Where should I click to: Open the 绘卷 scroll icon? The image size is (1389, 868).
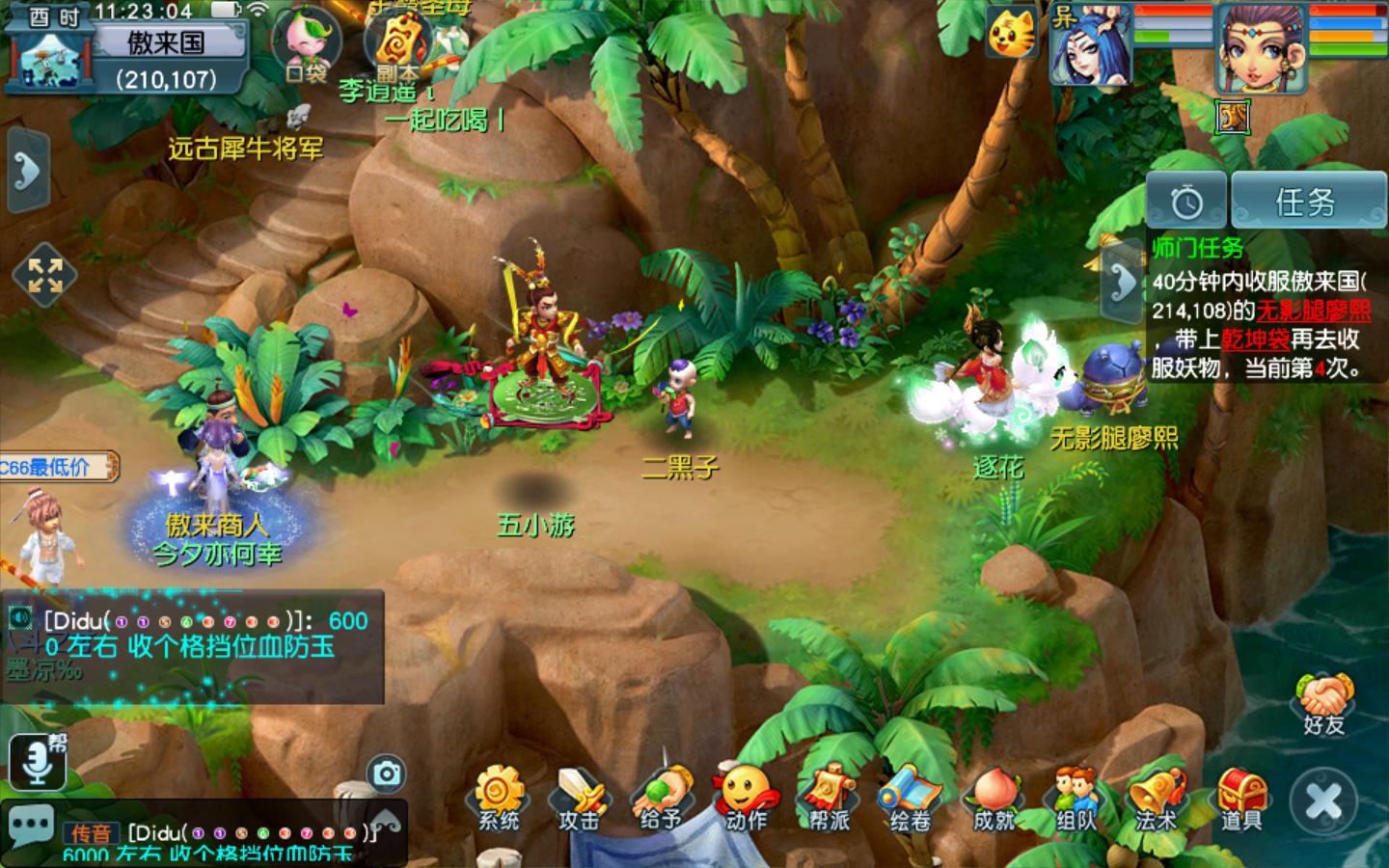click(910, 797)
